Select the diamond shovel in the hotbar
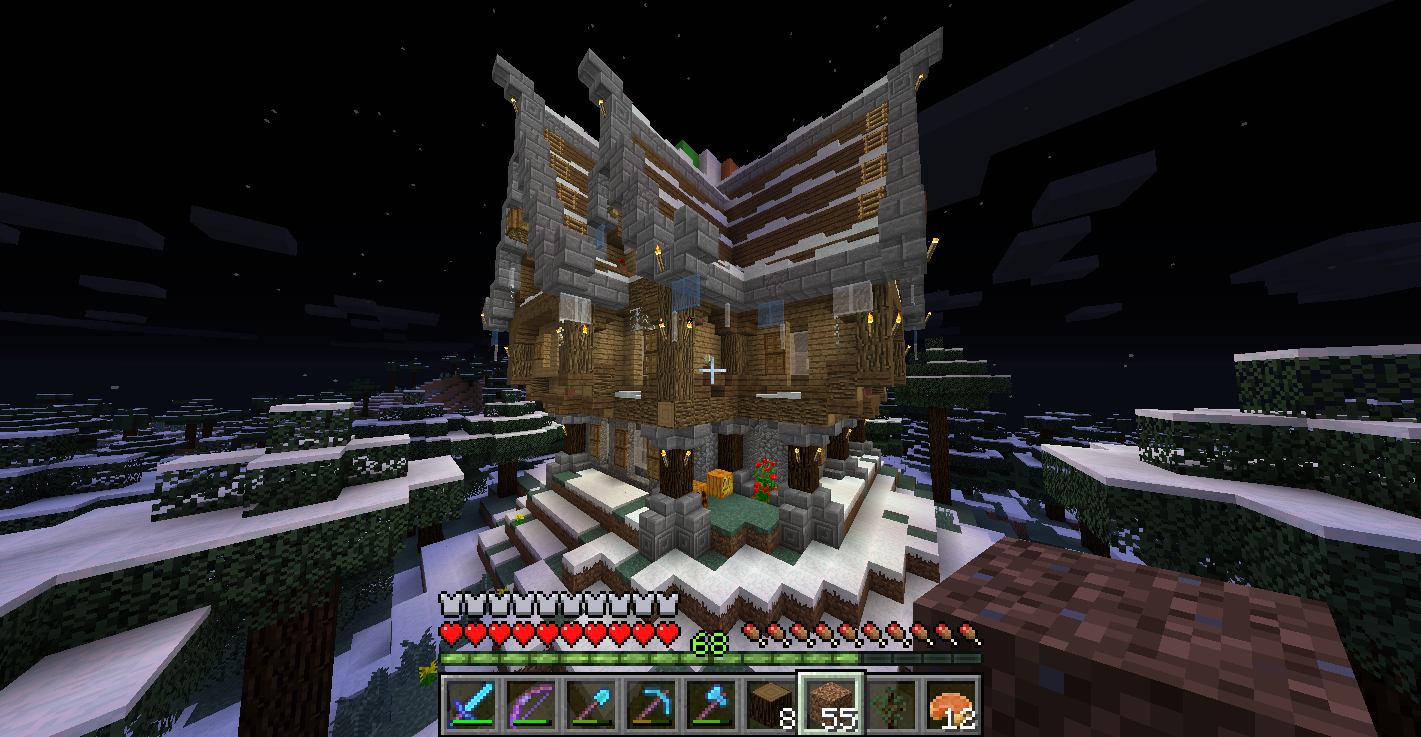1421x737 pixels. pos(590,703)
